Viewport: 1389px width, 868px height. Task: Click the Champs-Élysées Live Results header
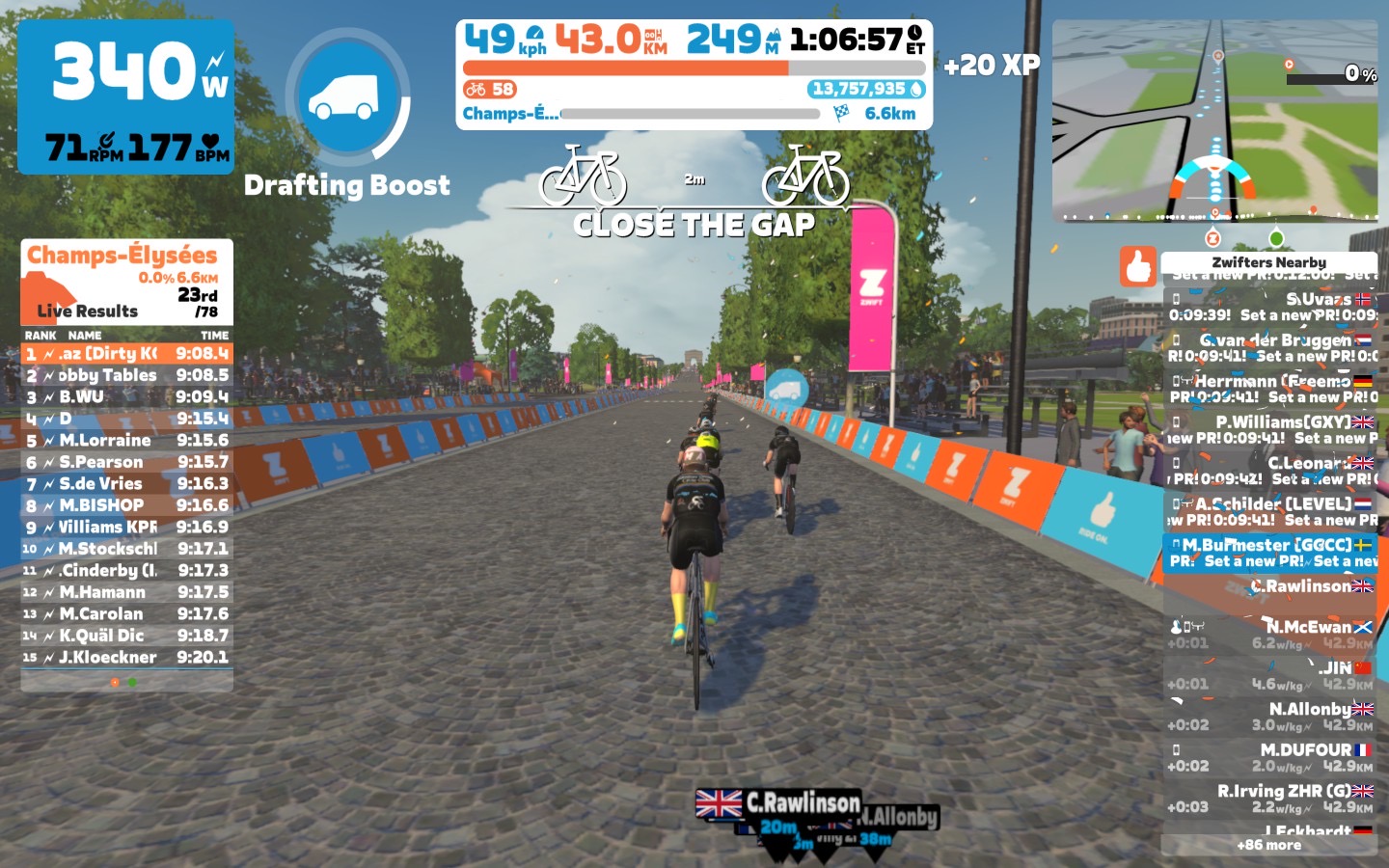click(126, 282)
